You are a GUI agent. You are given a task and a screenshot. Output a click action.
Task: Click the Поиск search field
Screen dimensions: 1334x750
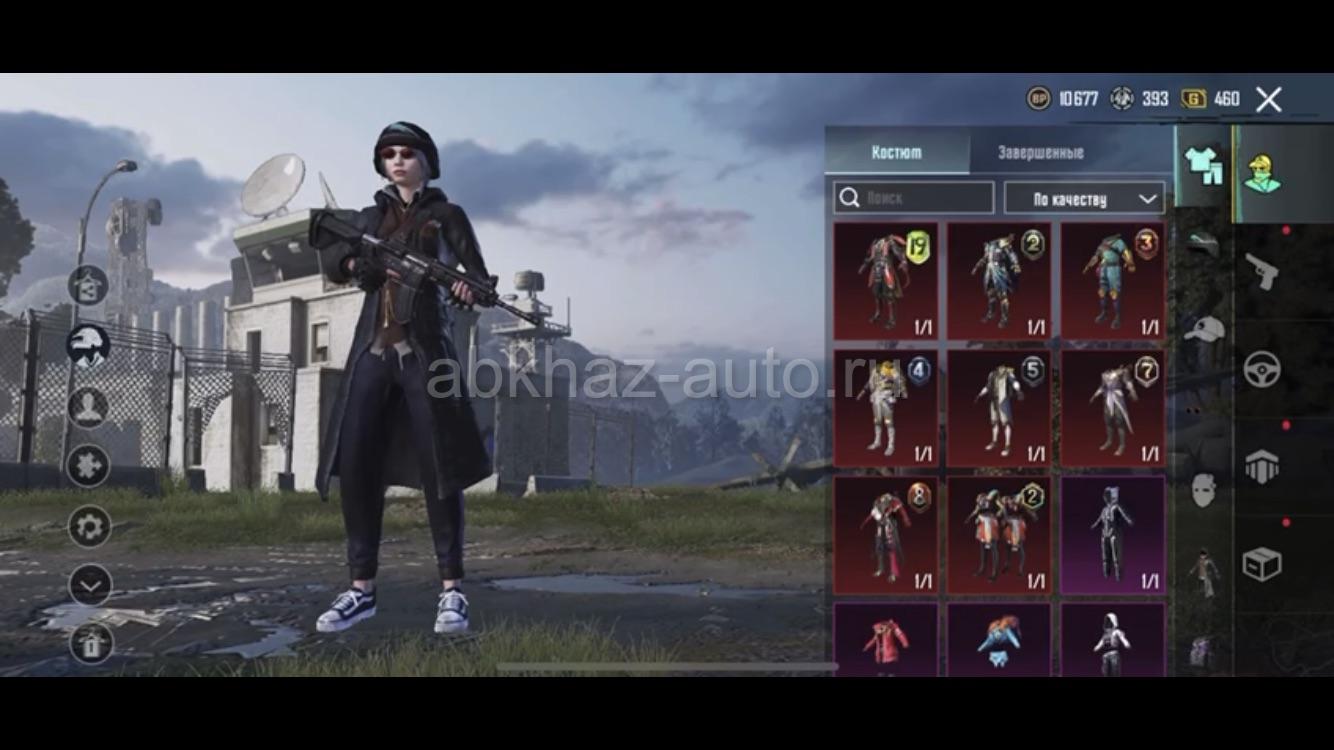point(914,198)
